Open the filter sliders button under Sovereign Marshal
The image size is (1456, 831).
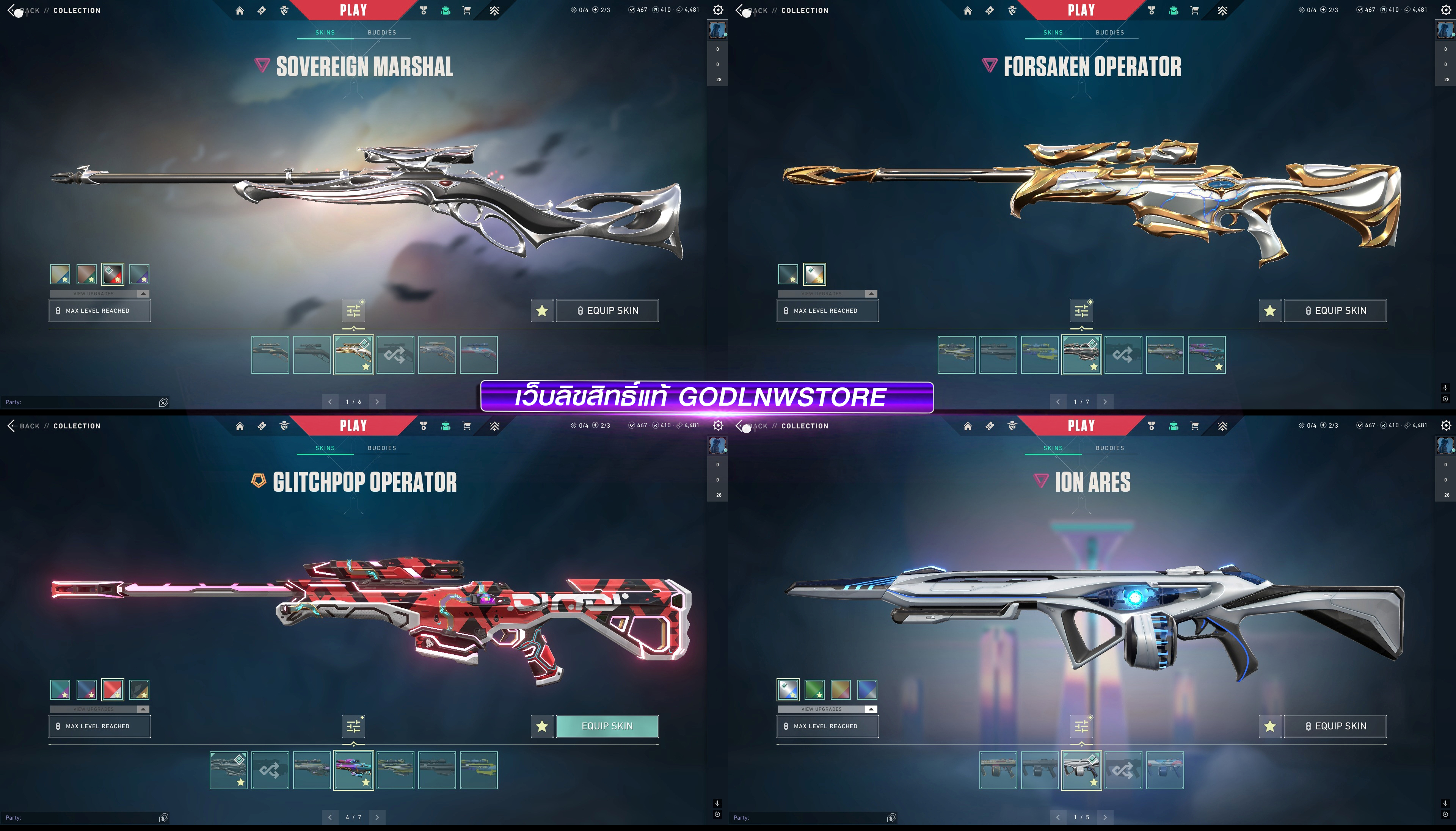pyautogui.click(x=354, y=310)
